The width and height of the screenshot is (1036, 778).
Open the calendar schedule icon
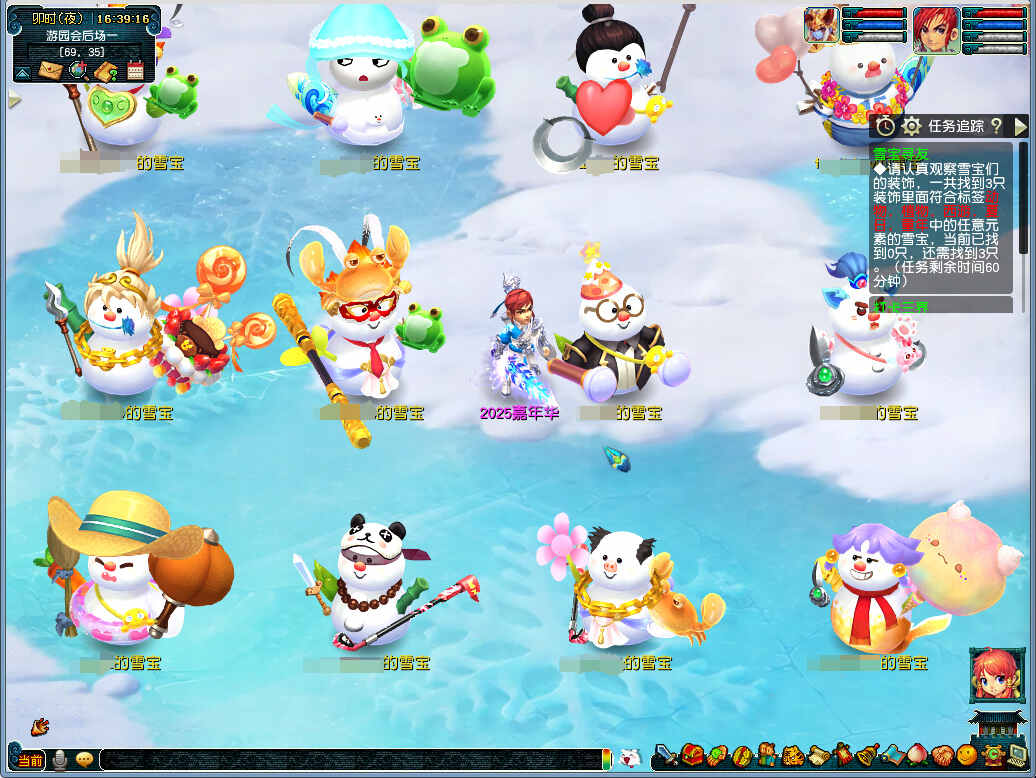135,70
